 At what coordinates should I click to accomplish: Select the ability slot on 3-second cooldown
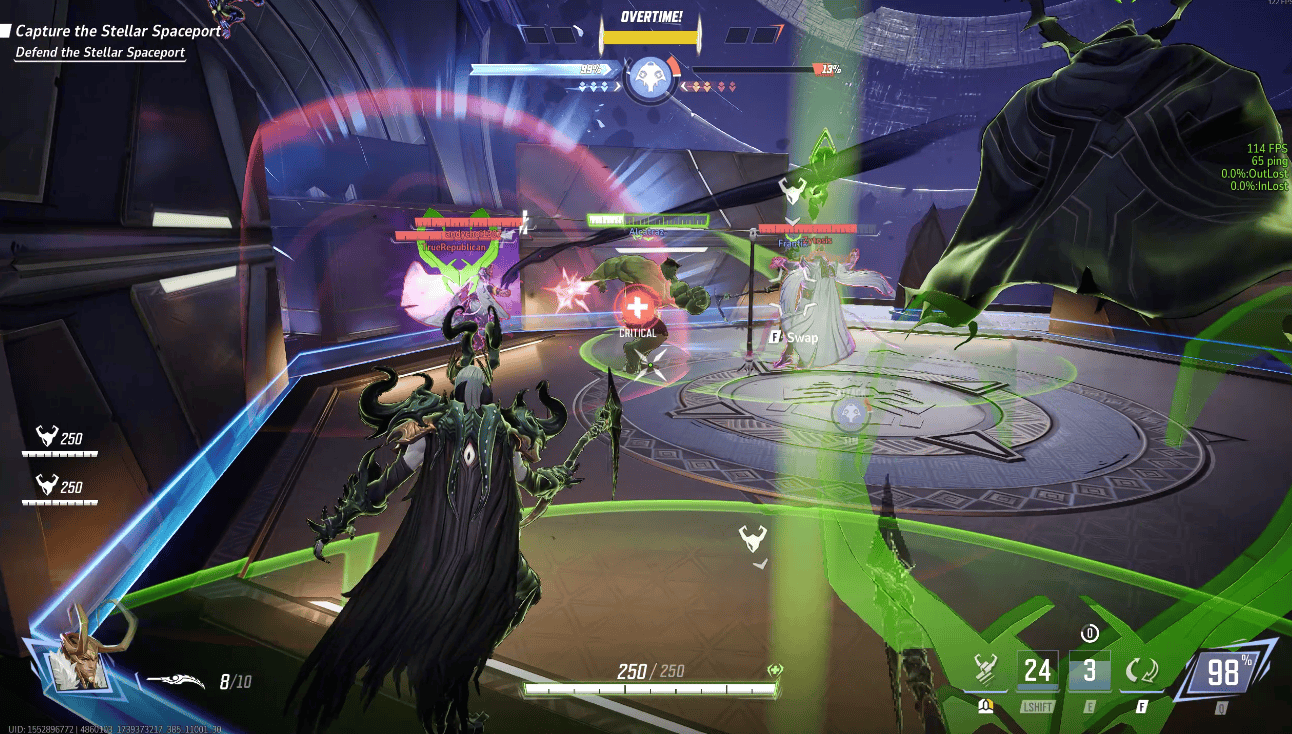tap(1089, 670)
